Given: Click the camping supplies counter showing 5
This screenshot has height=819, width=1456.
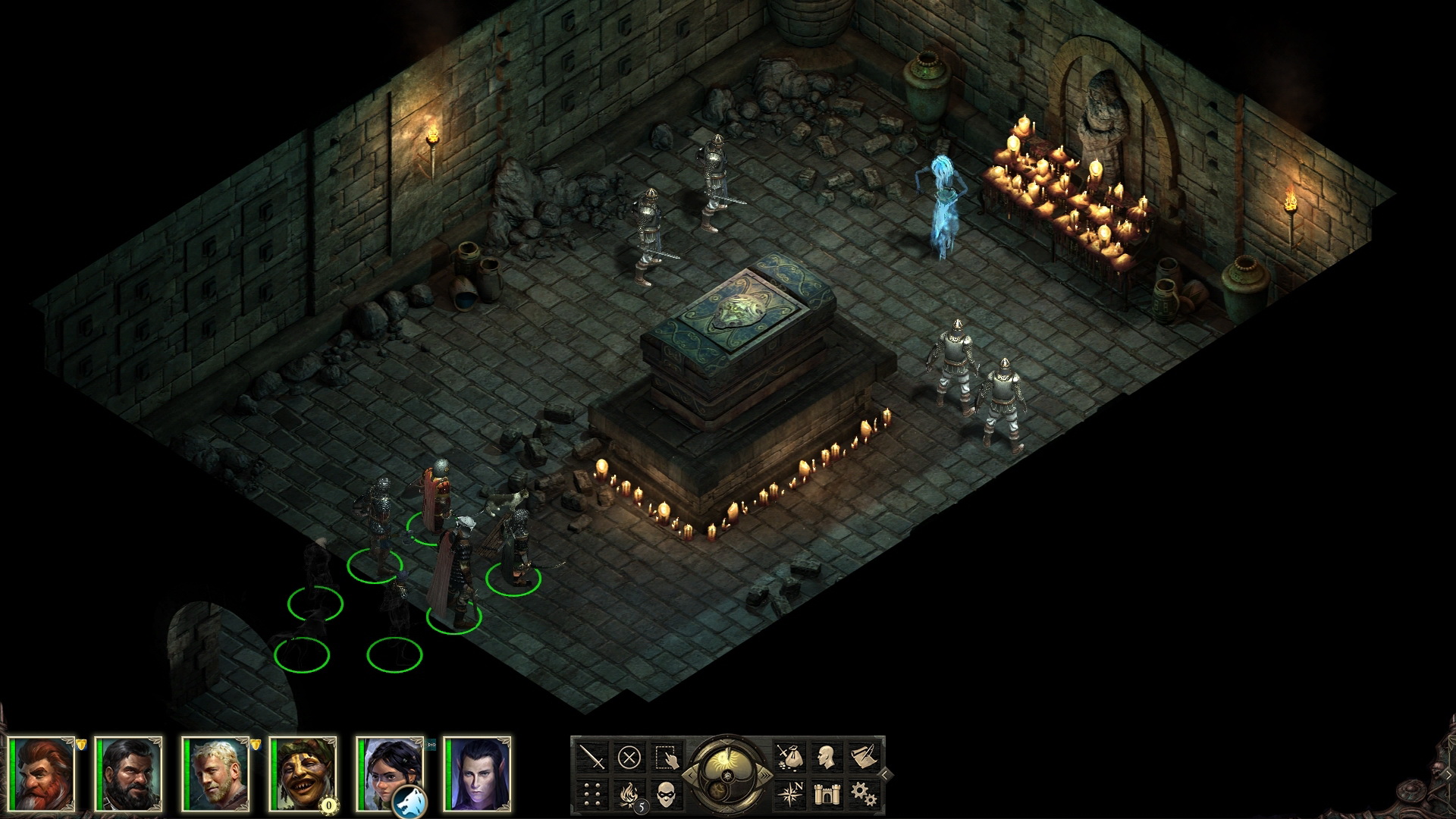Looking at the screenshot, I should point(642,806).
